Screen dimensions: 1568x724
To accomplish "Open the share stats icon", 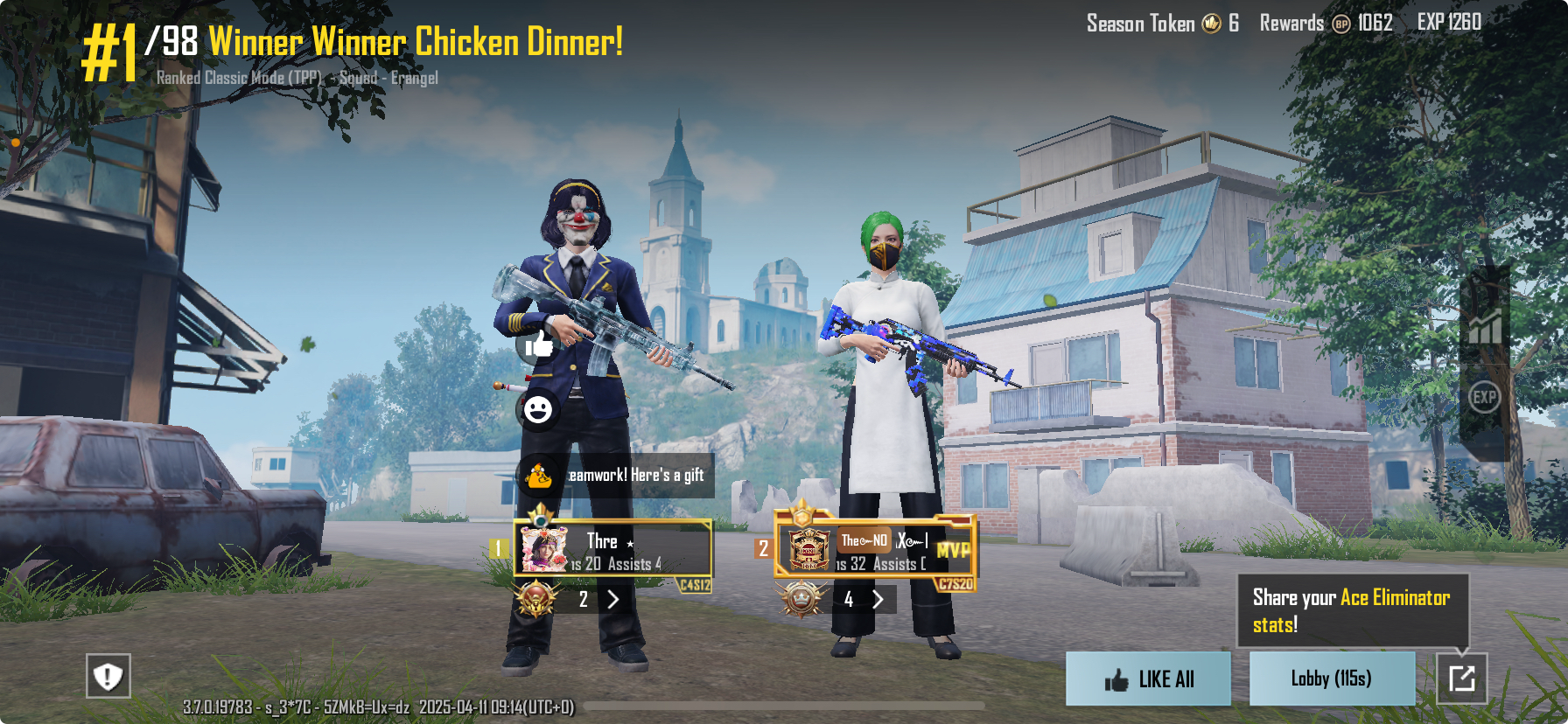I will pos(1461,679).
